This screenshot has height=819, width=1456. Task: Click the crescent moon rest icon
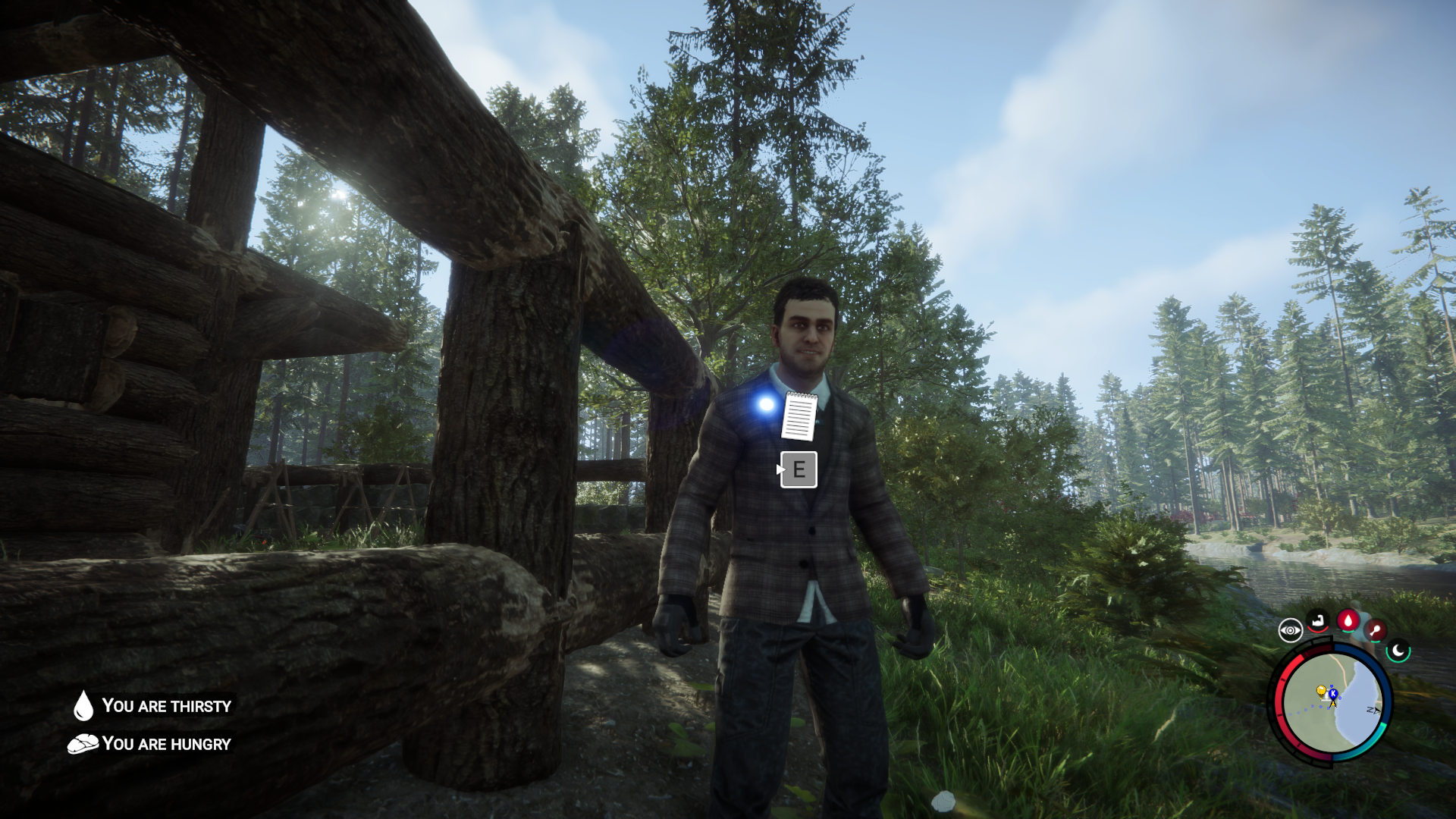[1398, 651]
